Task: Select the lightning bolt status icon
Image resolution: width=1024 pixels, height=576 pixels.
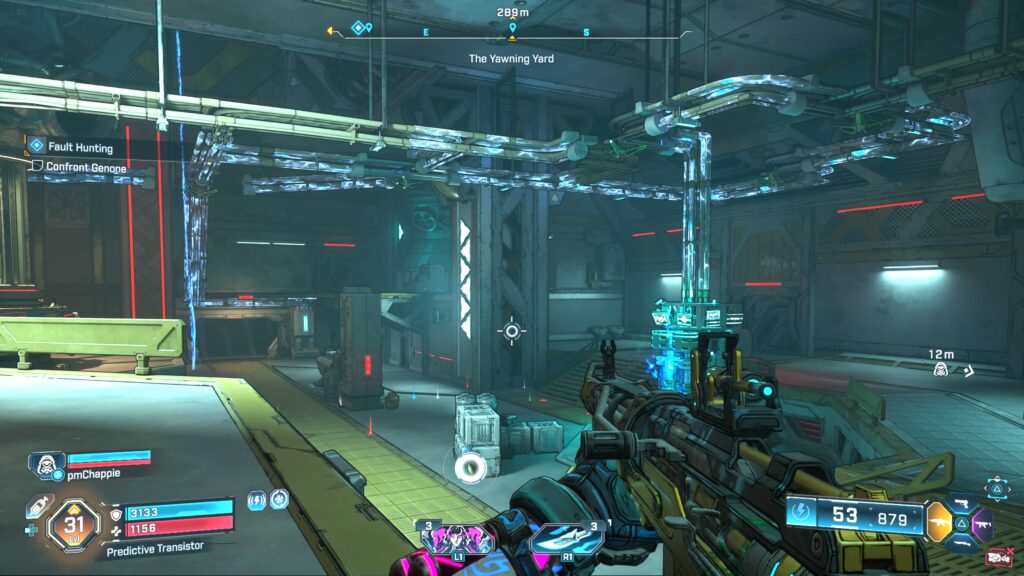Action: click(256, 499)
